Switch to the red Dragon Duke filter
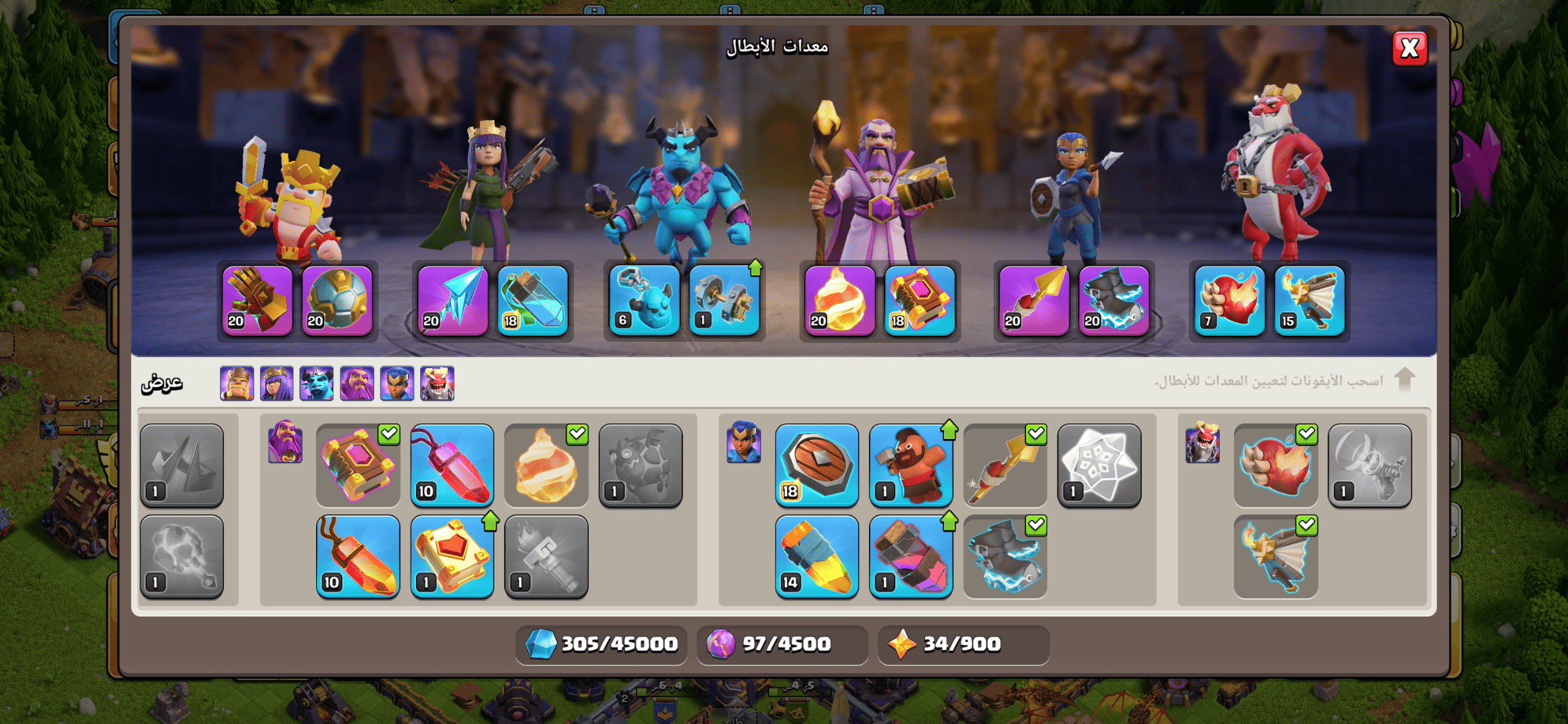The height and width of the screenshot is (724, 1568). (437, 384)
